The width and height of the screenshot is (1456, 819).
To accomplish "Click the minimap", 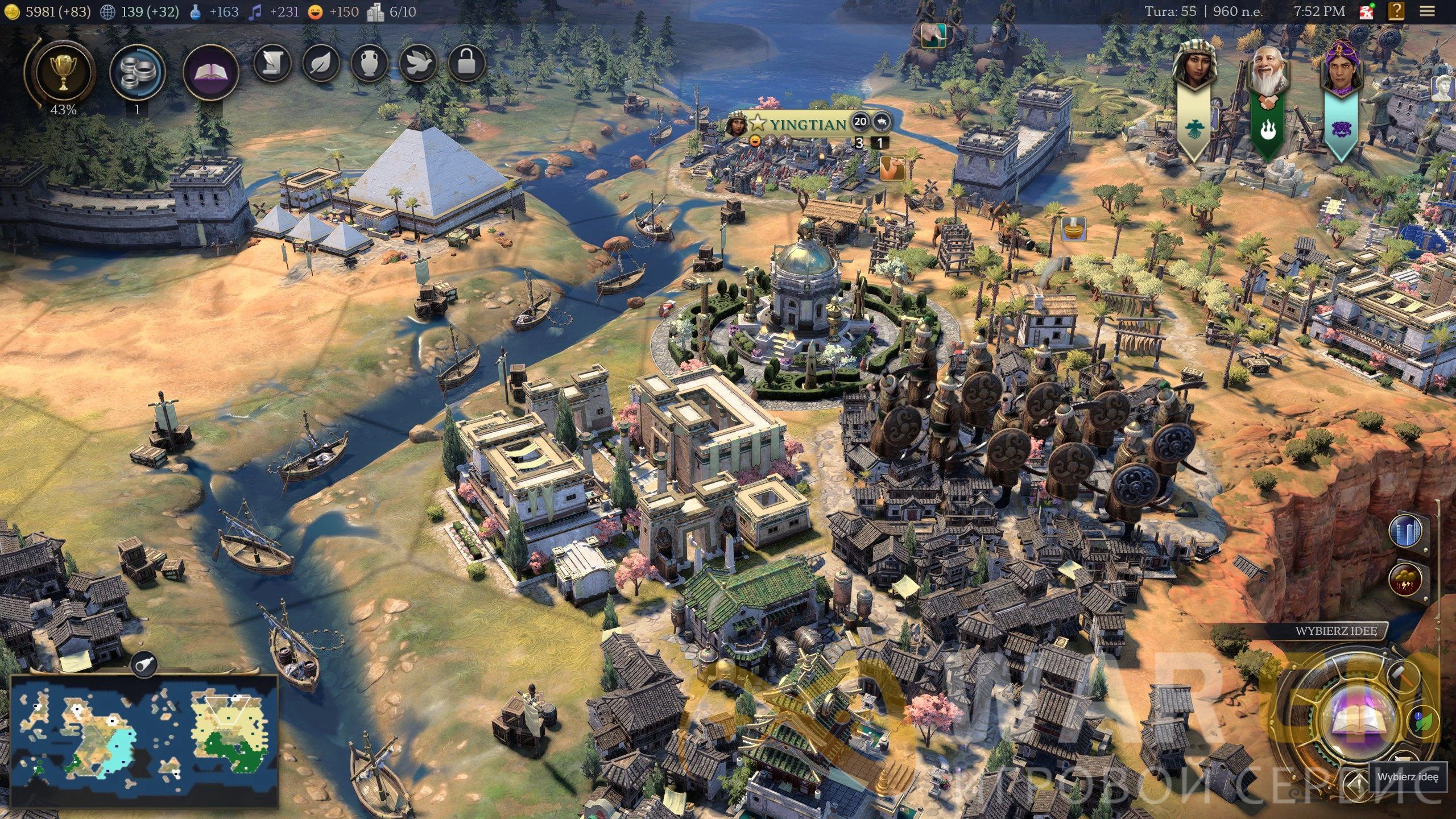I will point(144,739).
